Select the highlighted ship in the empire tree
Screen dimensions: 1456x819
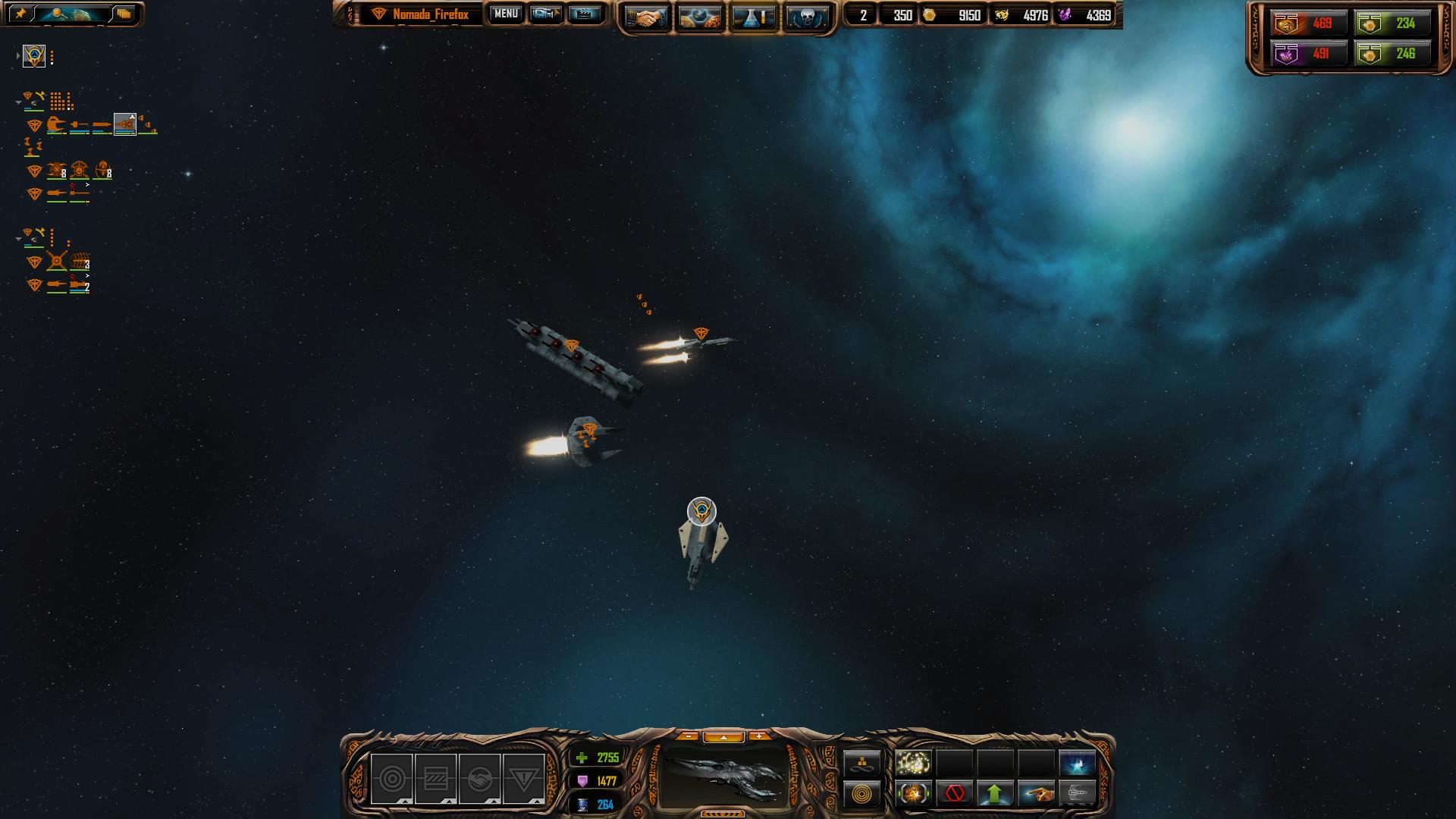[124, 123]
